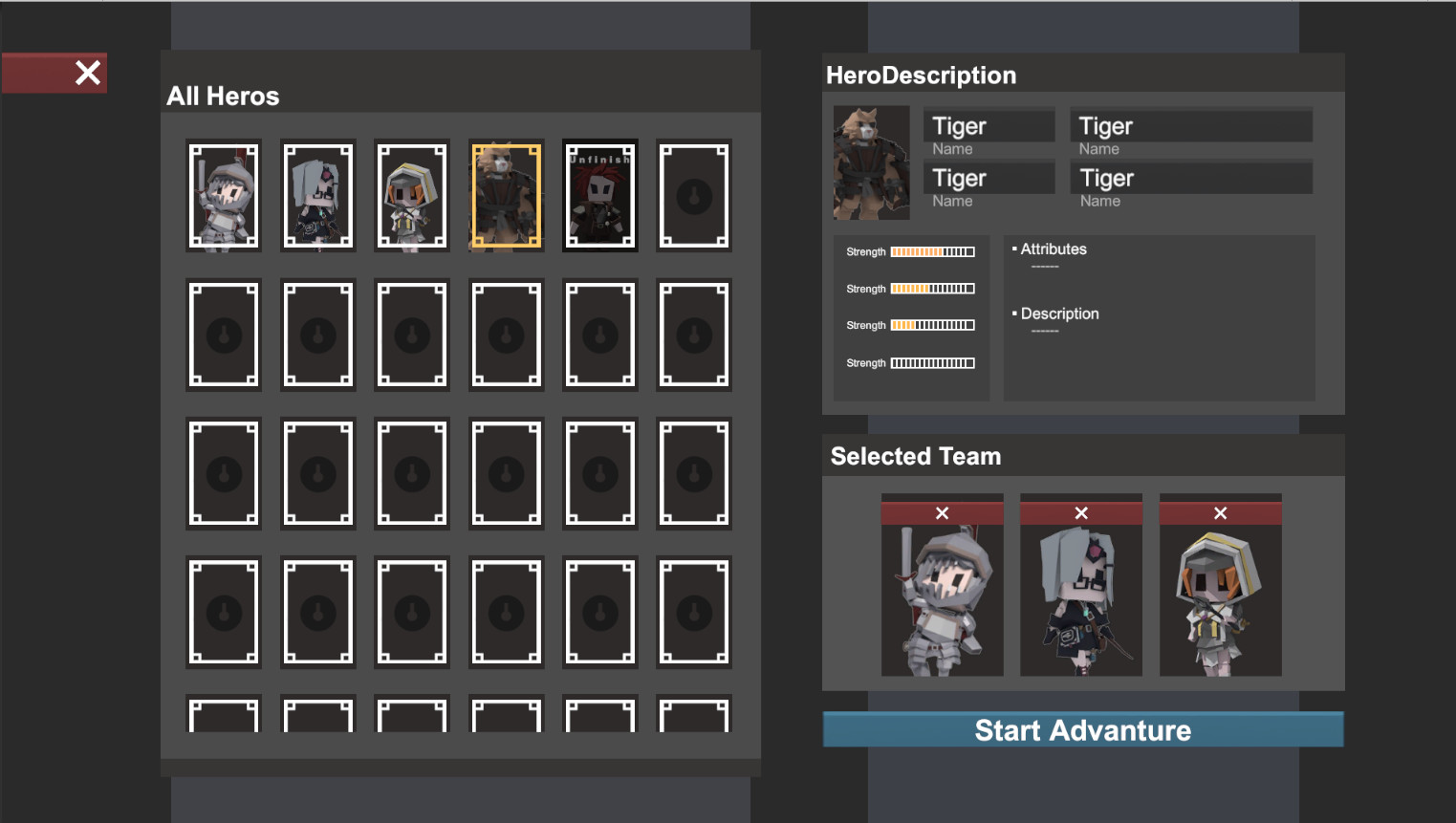Select the armored knight hero card
Image resolution: width=1456 pixels, height=823 pixels.
click(x=223, y=195)
